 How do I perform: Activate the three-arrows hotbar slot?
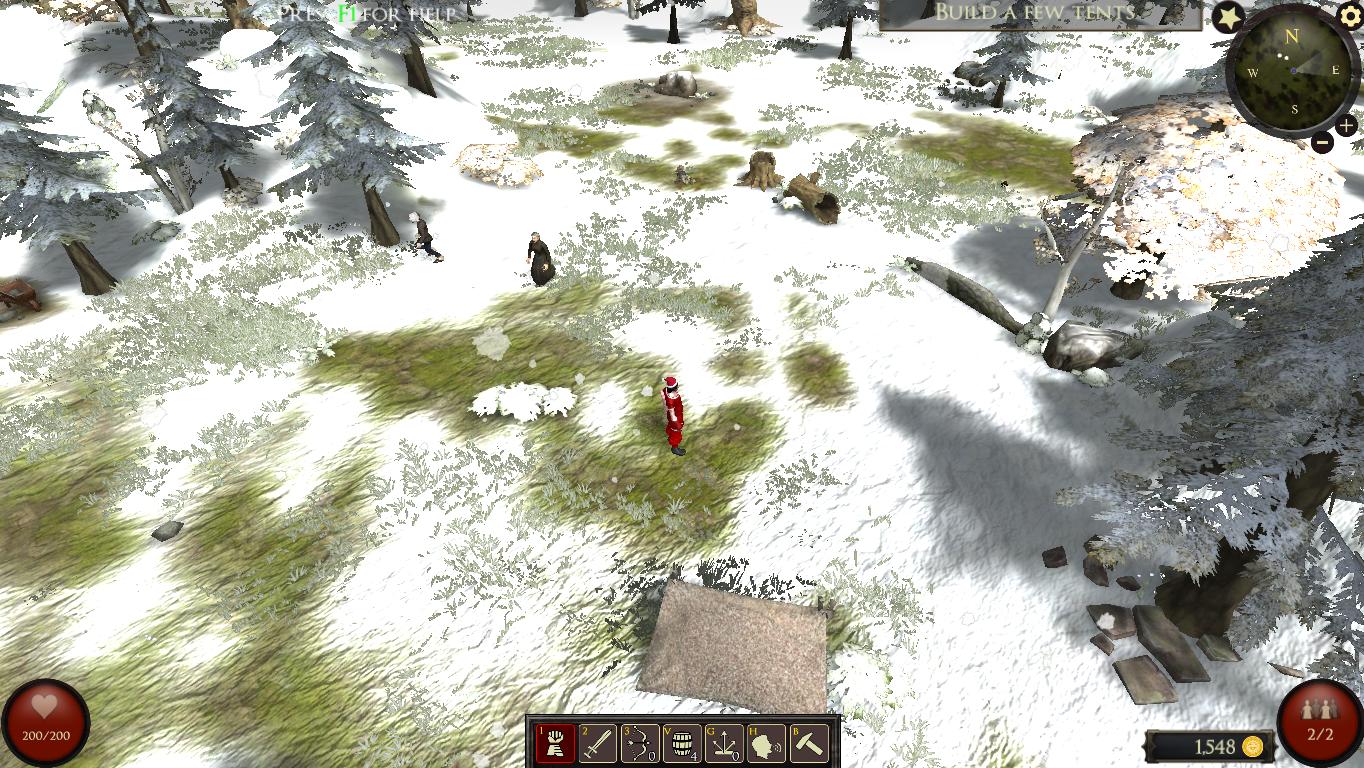[x=724, y=744]
